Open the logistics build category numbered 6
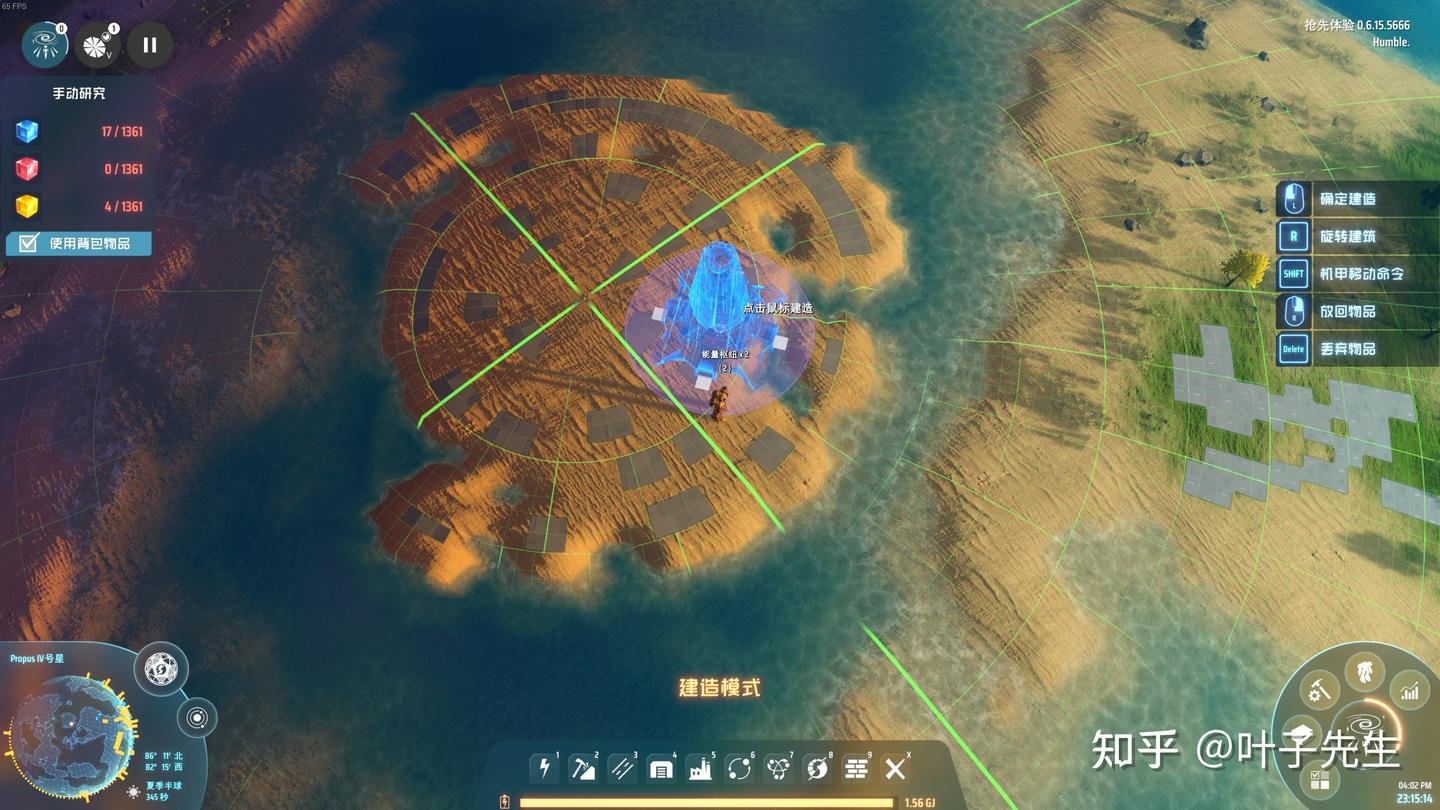Viewport: 1440px width, 810px height. (738, 768)
